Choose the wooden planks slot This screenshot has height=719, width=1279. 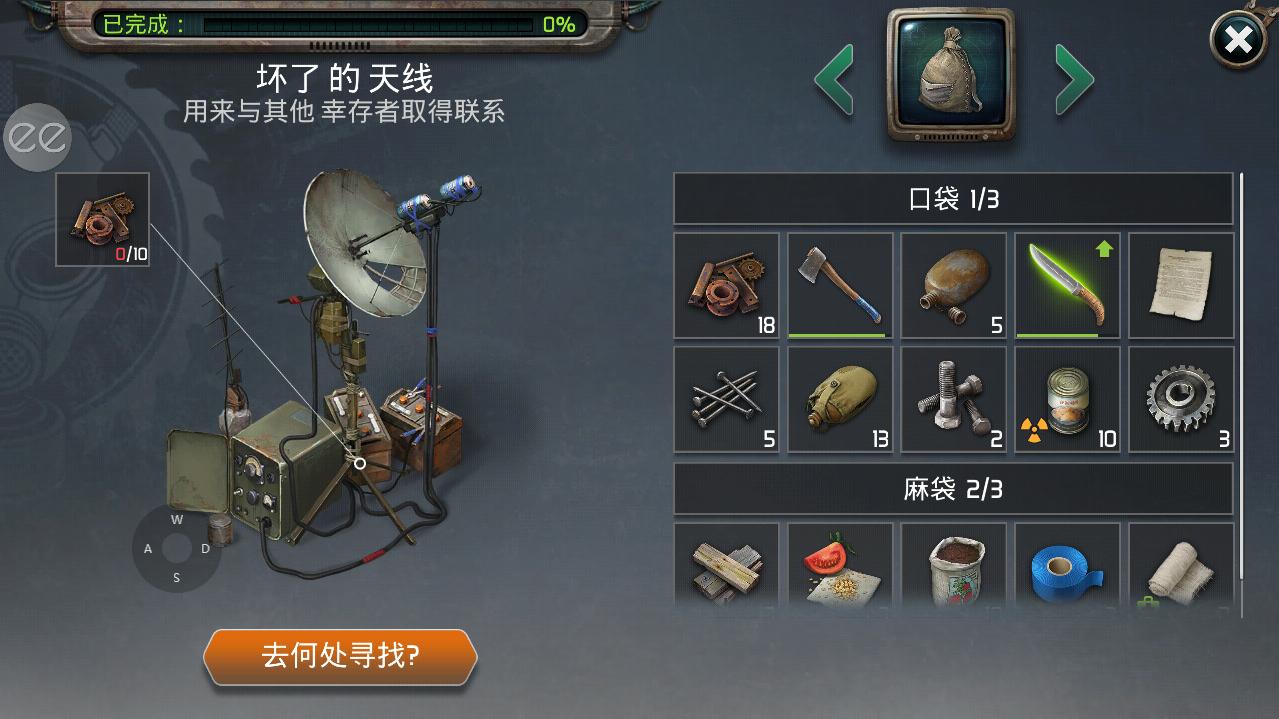[x=726, y=566]
